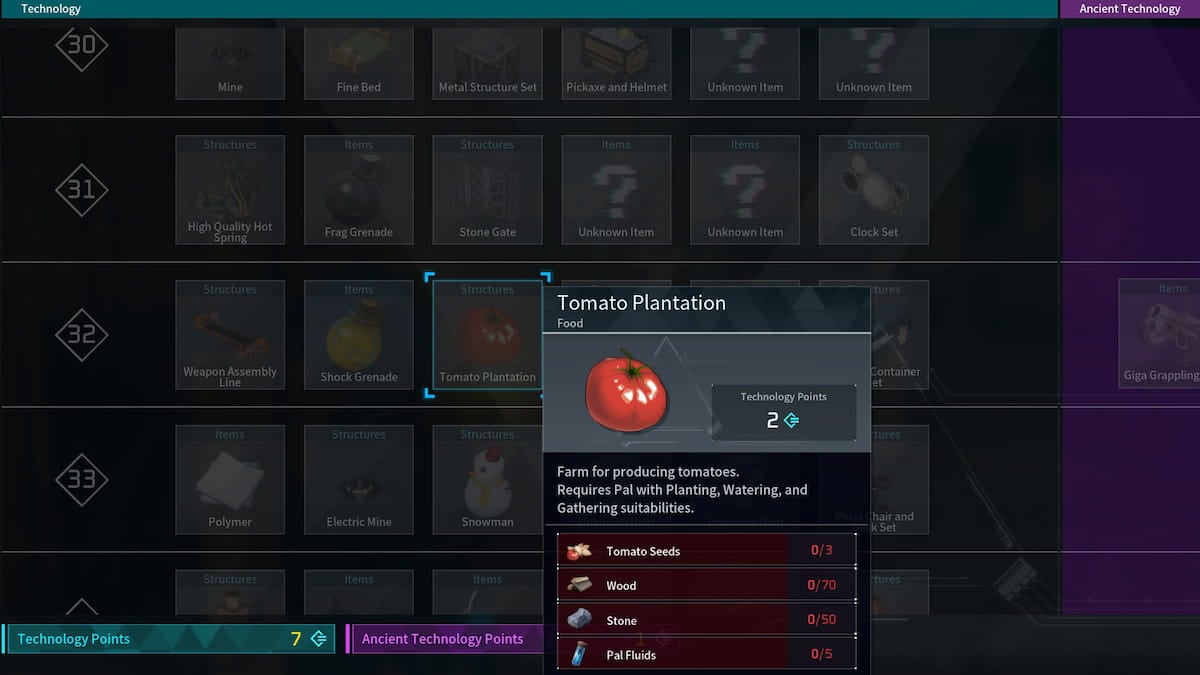Select the Giga Grappling ancient technology tile

click(x=1160, y=335)
